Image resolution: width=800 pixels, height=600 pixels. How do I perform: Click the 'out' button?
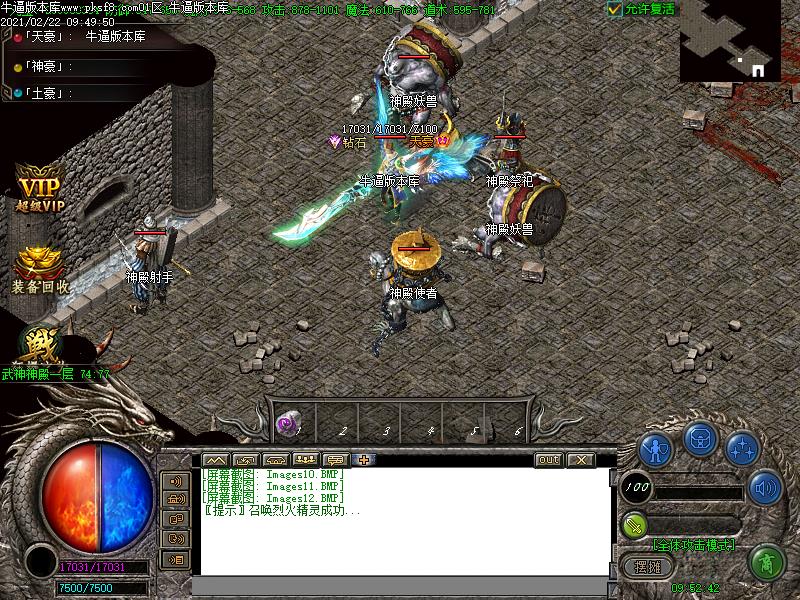pos(548,460)
